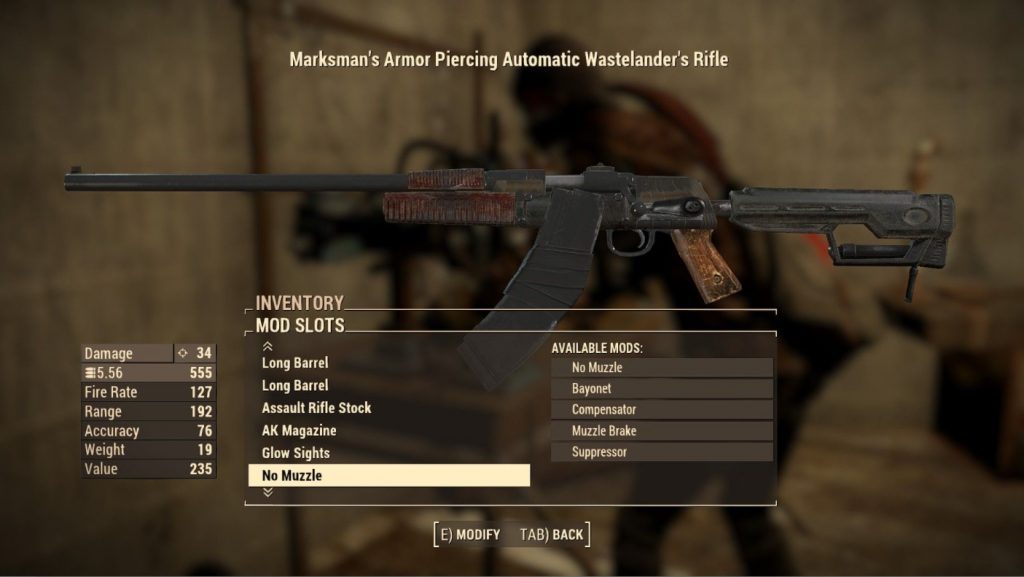
Task: Click the down chevron below mod slots
Action: pyautogui.click(x=267, y=492)
